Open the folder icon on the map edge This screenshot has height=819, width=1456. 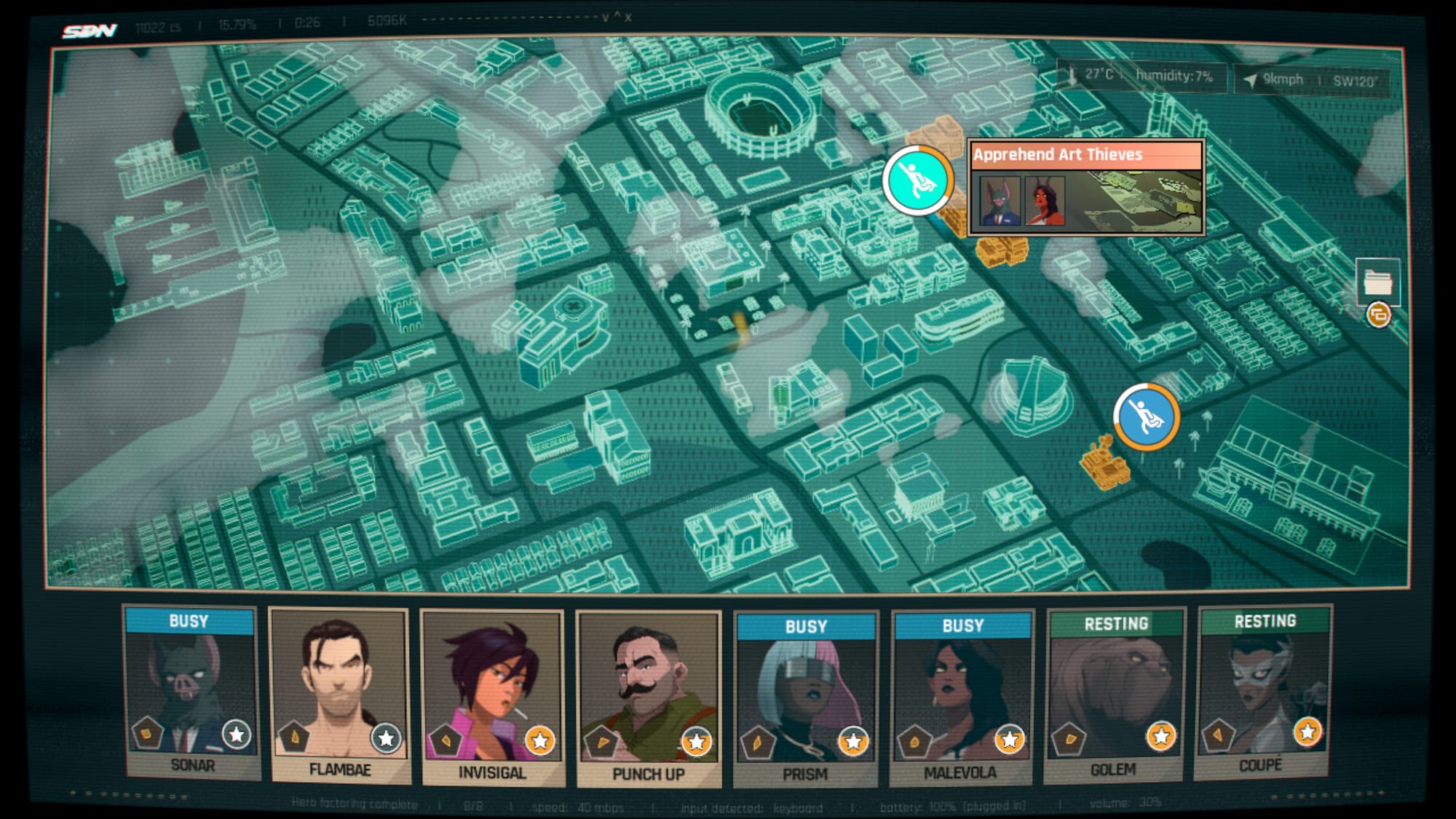(x=1377, y=282)
